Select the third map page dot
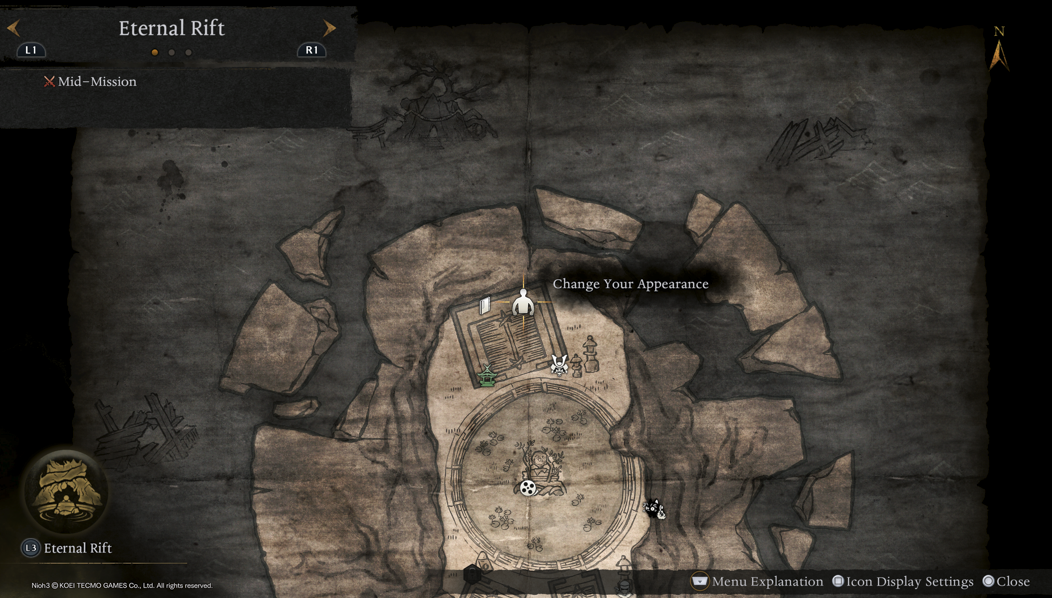This screenshot has height=598, width=1052. (189, 52)
